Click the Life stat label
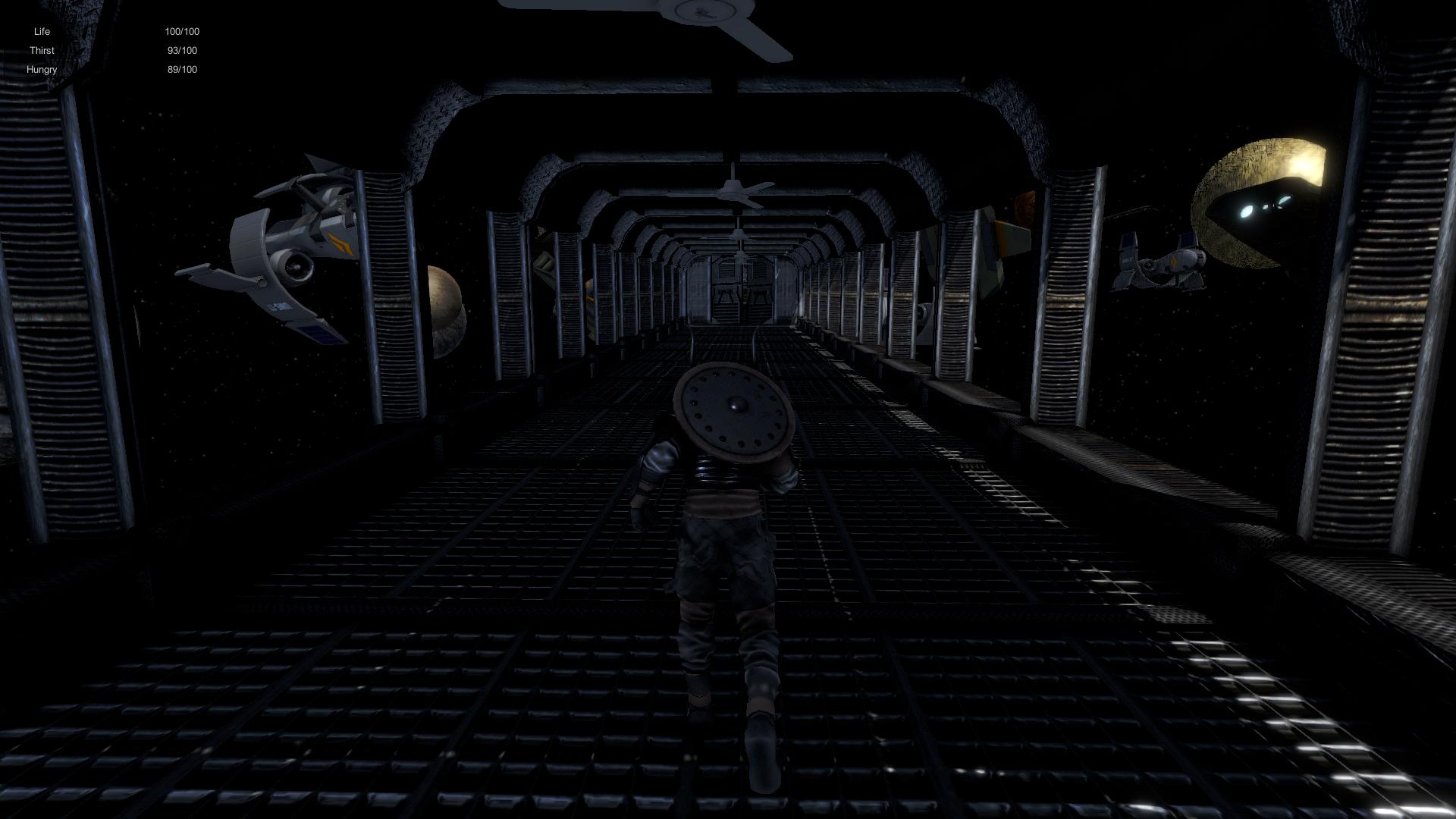Screen dimensions: 1456x819 (x=42, y=31)
